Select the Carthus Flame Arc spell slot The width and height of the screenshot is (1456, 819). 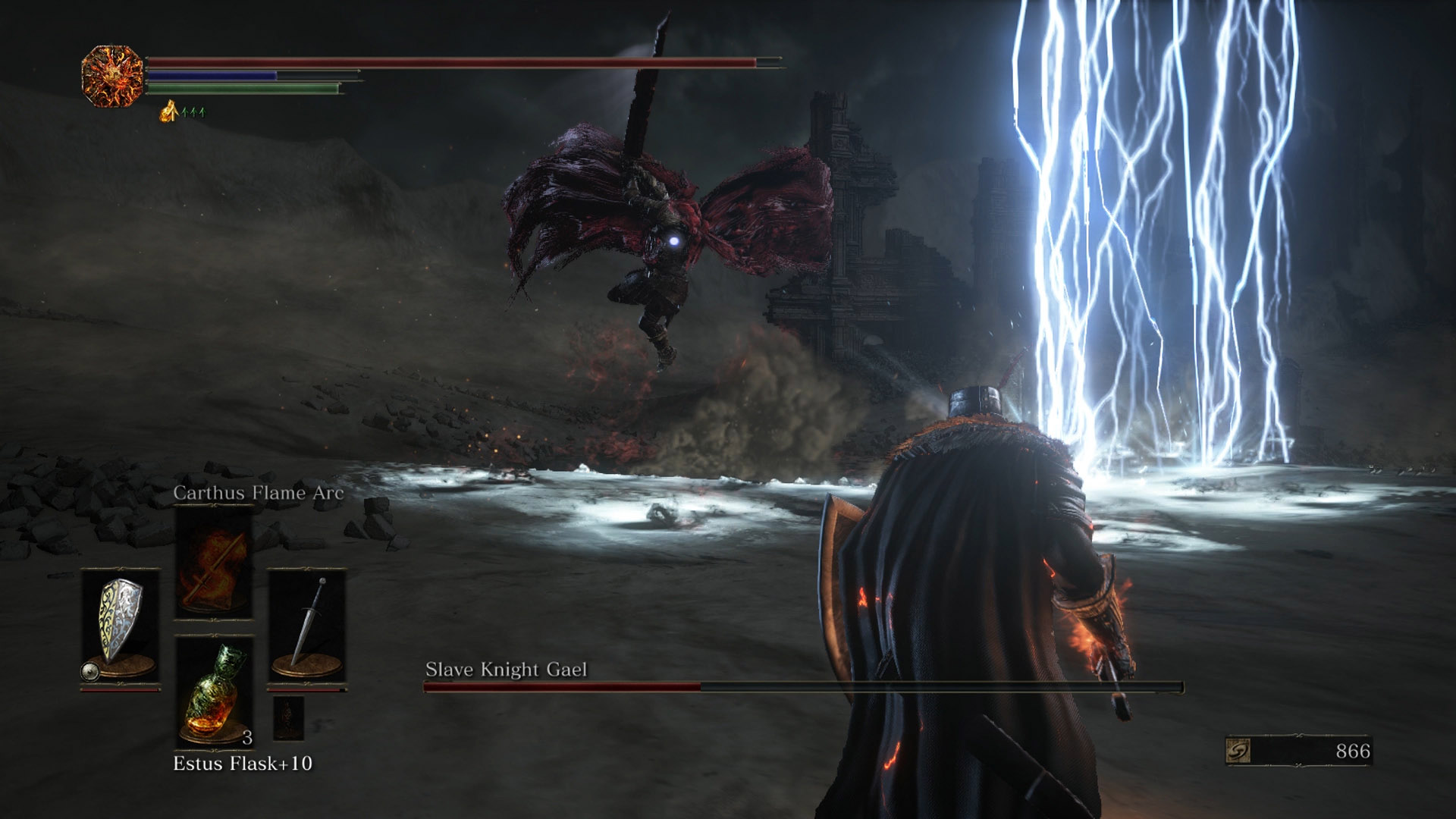tap(214, 563)
